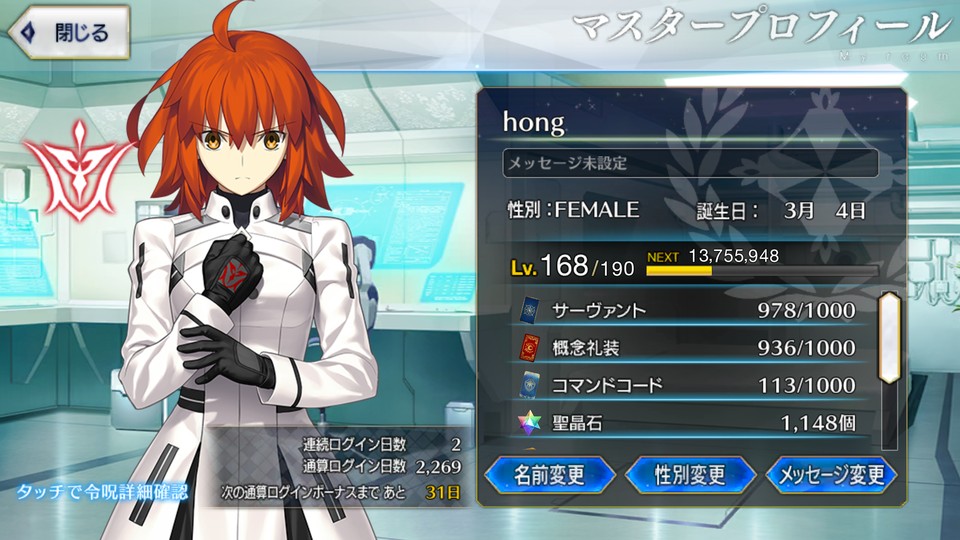Close the Master Profile screen
Viewport: 960px width, 540px height.
70,32
